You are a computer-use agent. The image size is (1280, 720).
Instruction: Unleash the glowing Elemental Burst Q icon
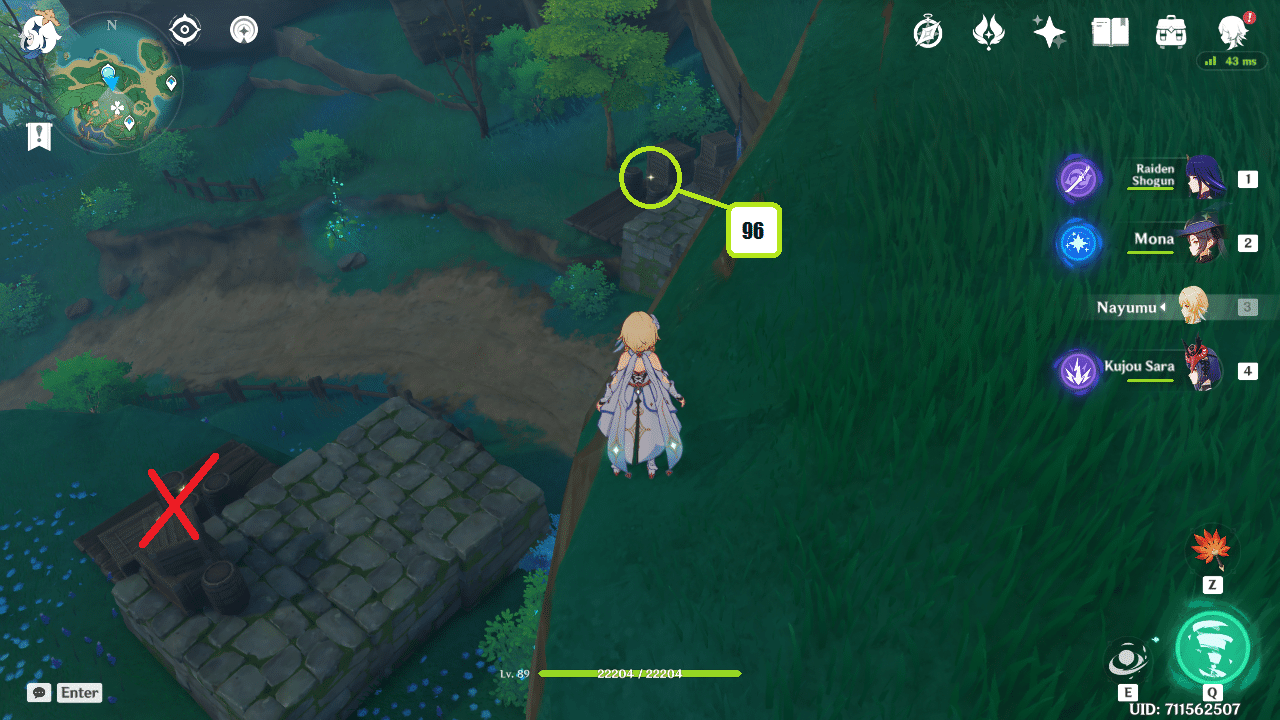pos(1214,649)
